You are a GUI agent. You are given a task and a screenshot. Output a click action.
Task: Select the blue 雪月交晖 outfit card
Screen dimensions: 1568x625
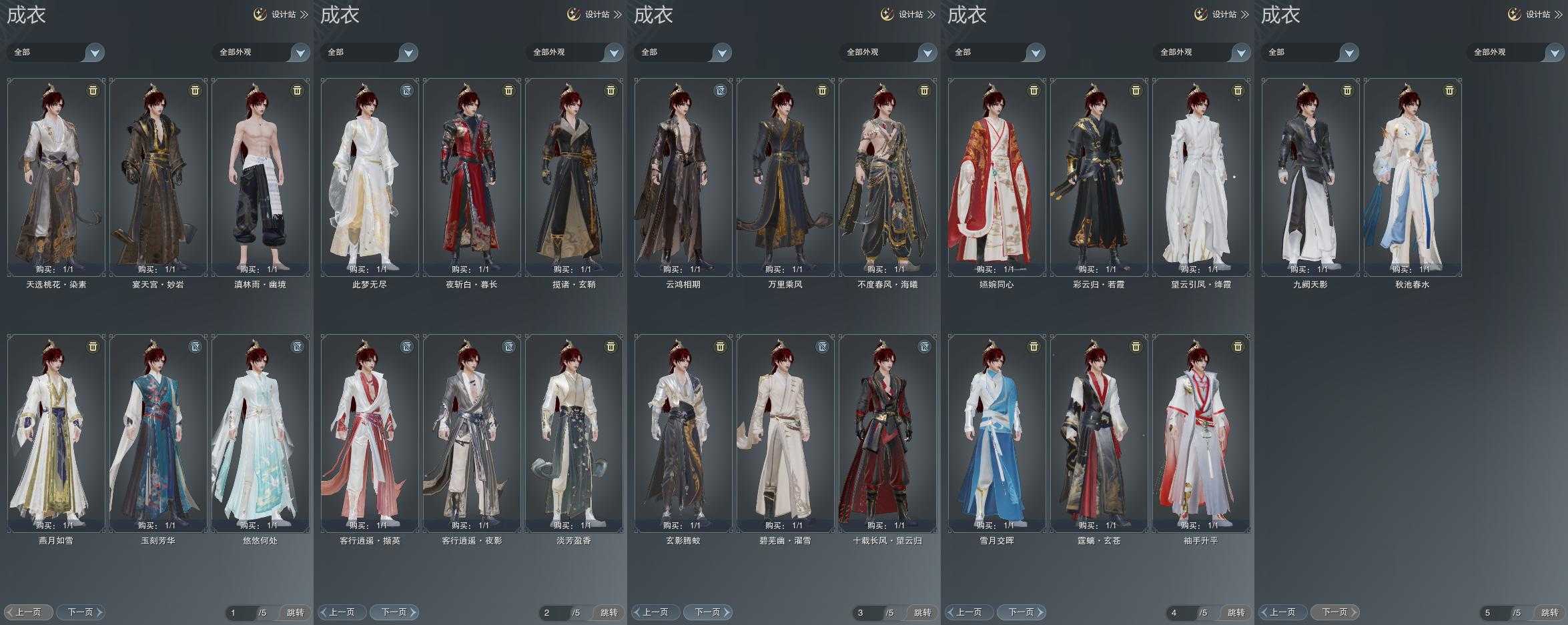pos(997,433)
